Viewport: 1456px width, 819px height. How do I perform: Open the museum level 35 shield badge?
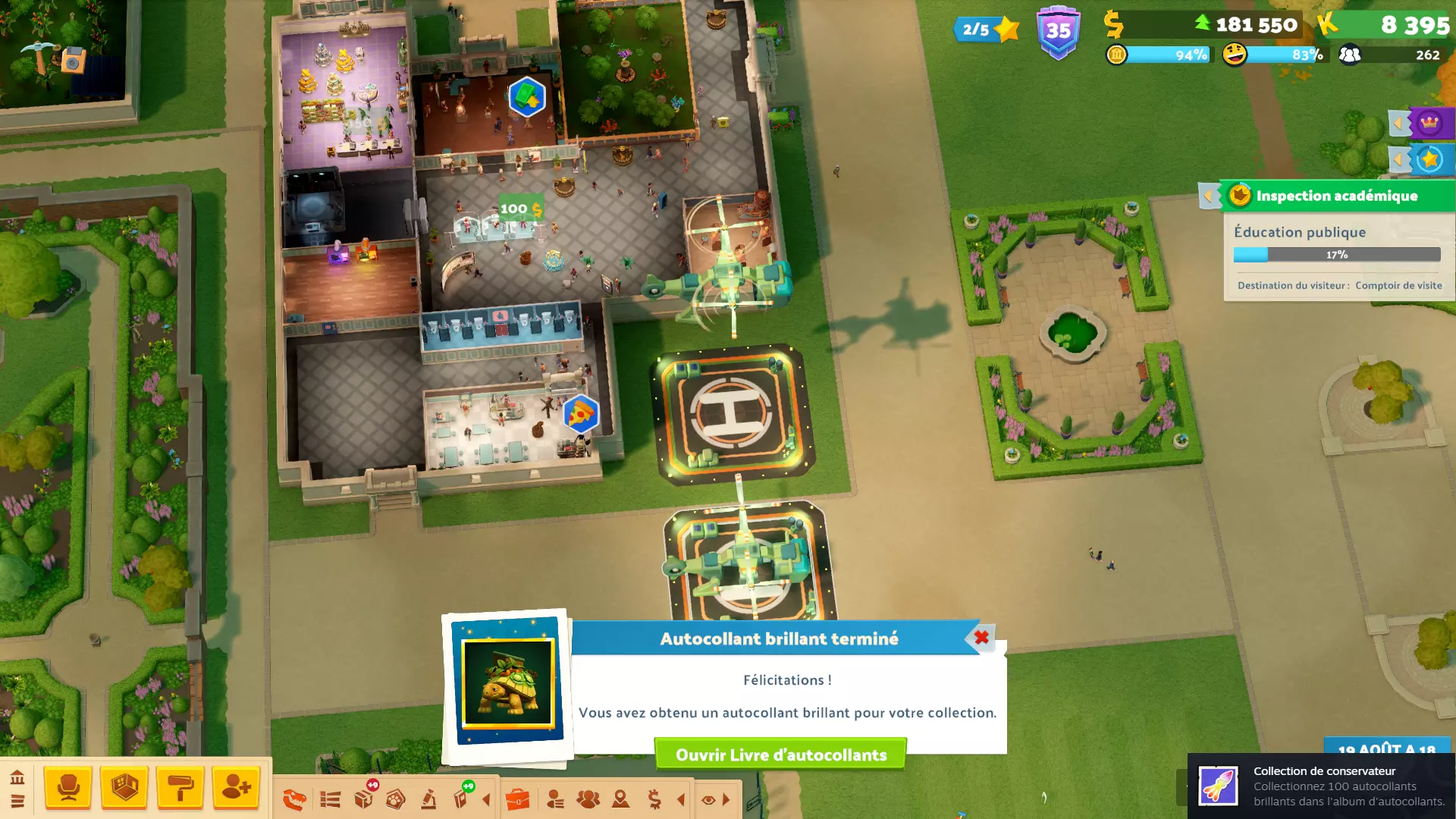[x=1058, y=32]
